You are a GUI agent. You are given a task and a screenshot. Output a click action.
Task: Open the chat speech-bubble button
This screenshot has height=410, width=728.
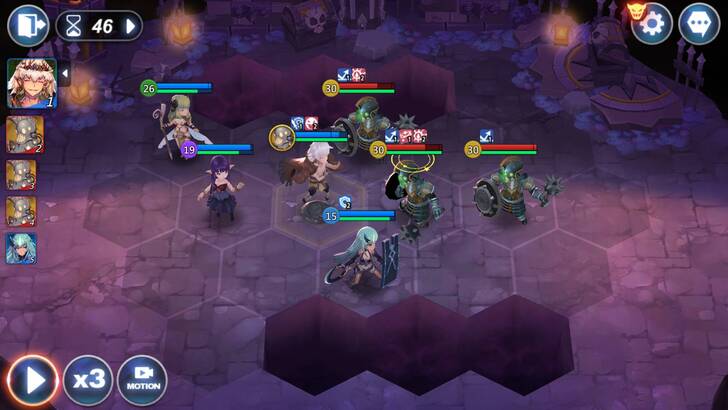pos(698,24)
